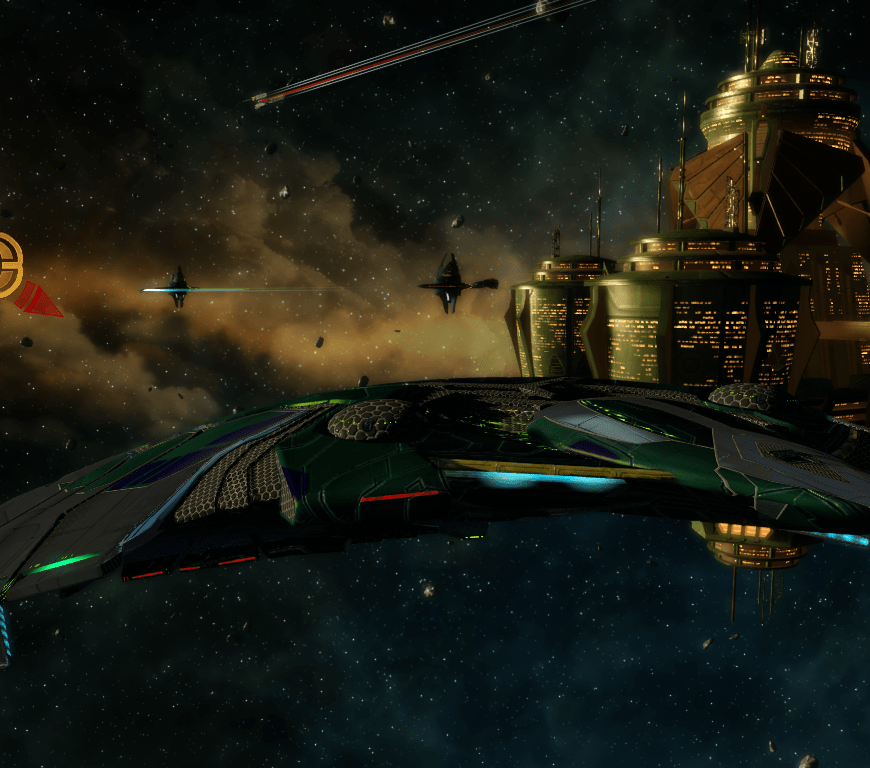Select the gold circular waypoint marker
This screenshot has width=870, height=768.
(x=8, y=266)
